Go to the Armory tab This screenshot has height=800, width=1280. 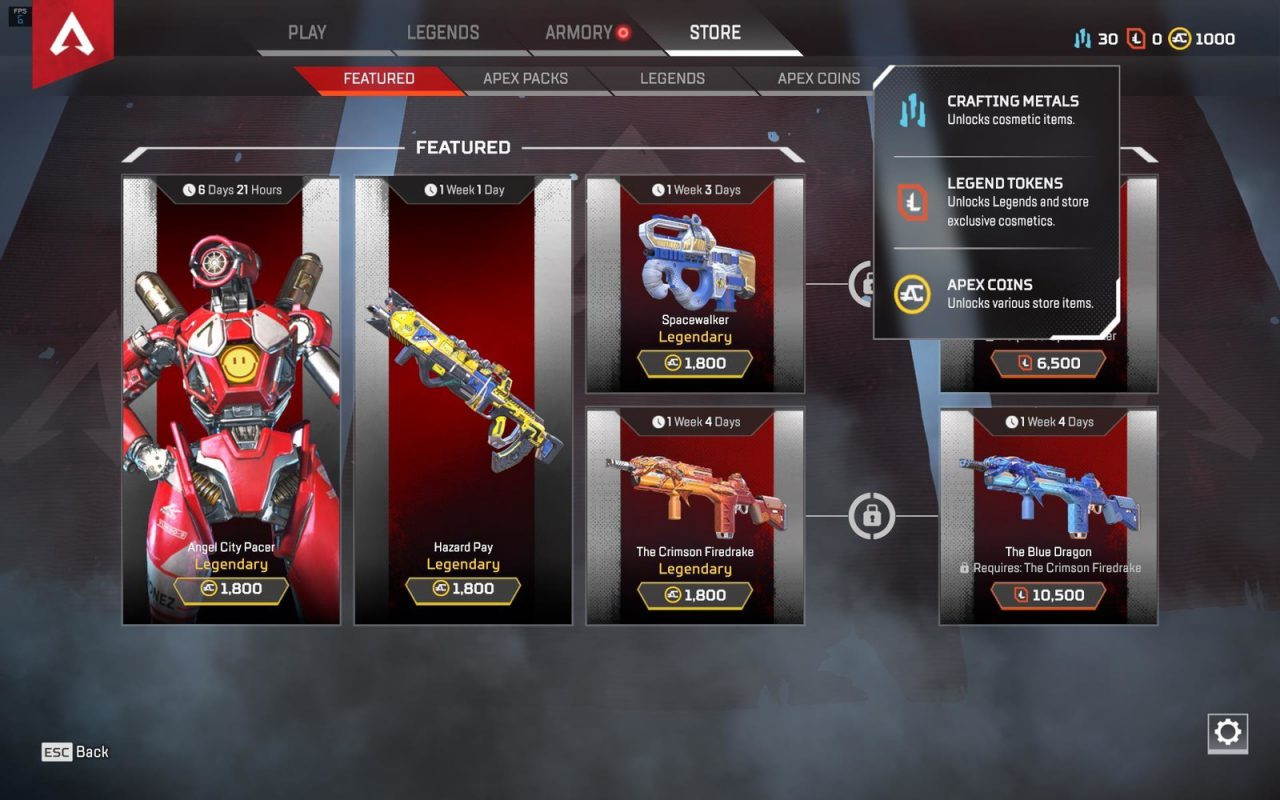point(578,32)
